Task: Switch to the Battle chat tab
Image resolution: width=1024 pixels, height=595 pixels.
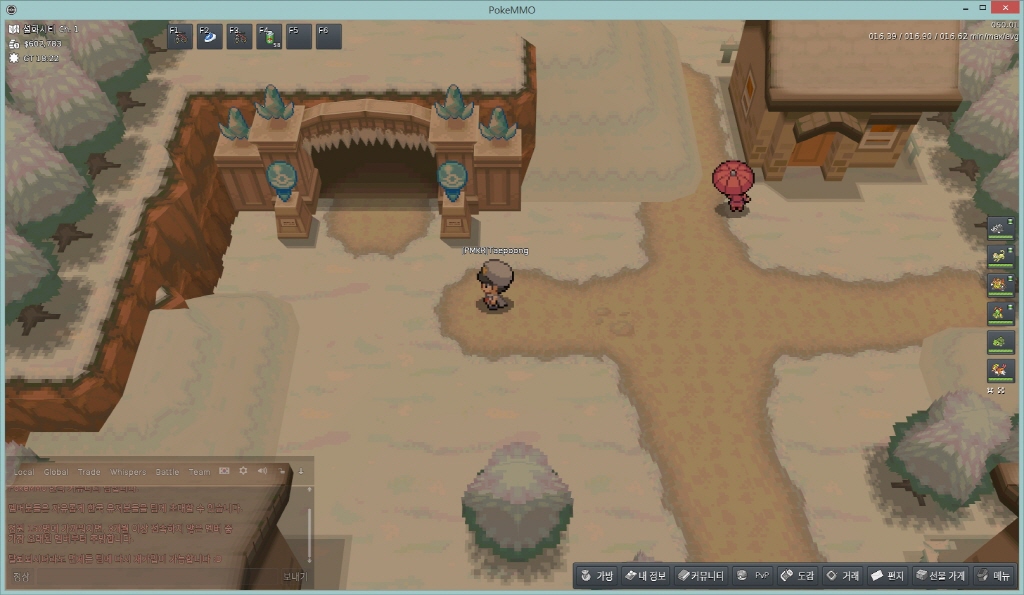Action: coord(167,471)
